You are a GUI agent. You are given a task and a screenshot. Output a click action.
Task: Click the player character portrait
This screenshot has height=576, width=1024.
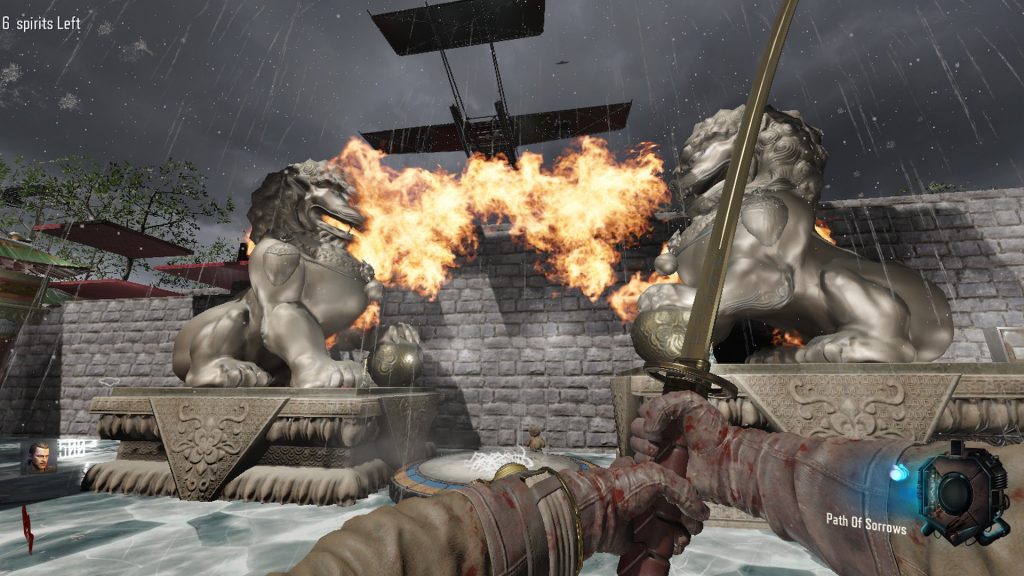[x=40, y=457]
